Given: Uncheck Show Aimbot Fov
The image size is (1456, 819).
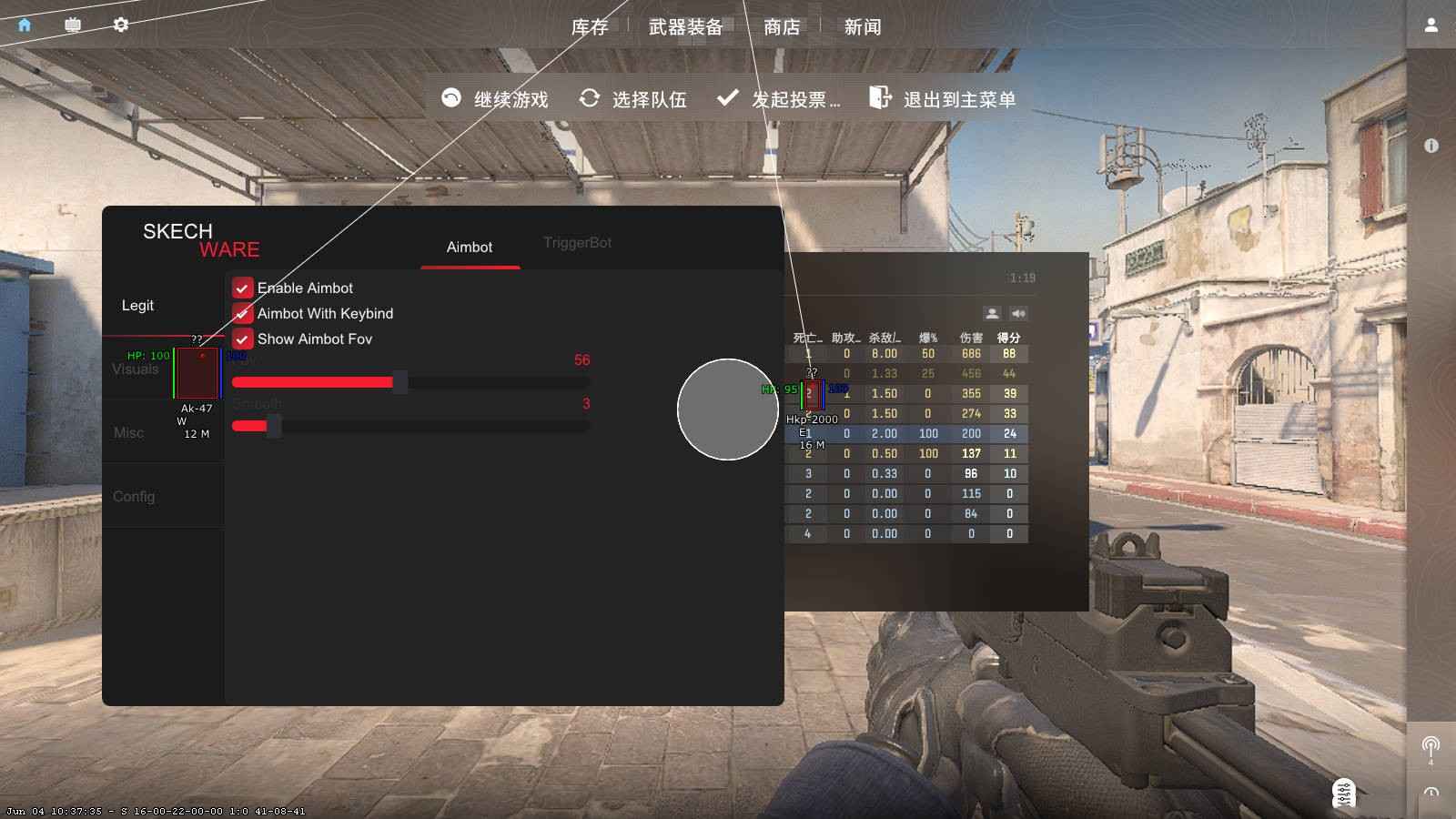Looking at the screenshot, I should (242, 339).
